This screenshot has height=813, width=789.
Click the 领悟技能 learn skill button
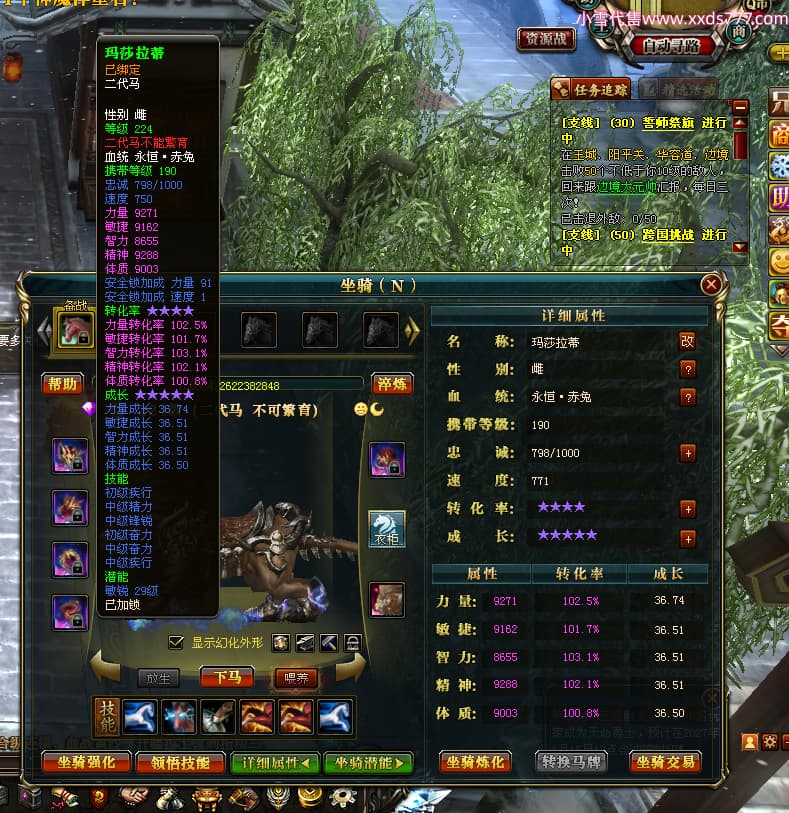[182, 762]
